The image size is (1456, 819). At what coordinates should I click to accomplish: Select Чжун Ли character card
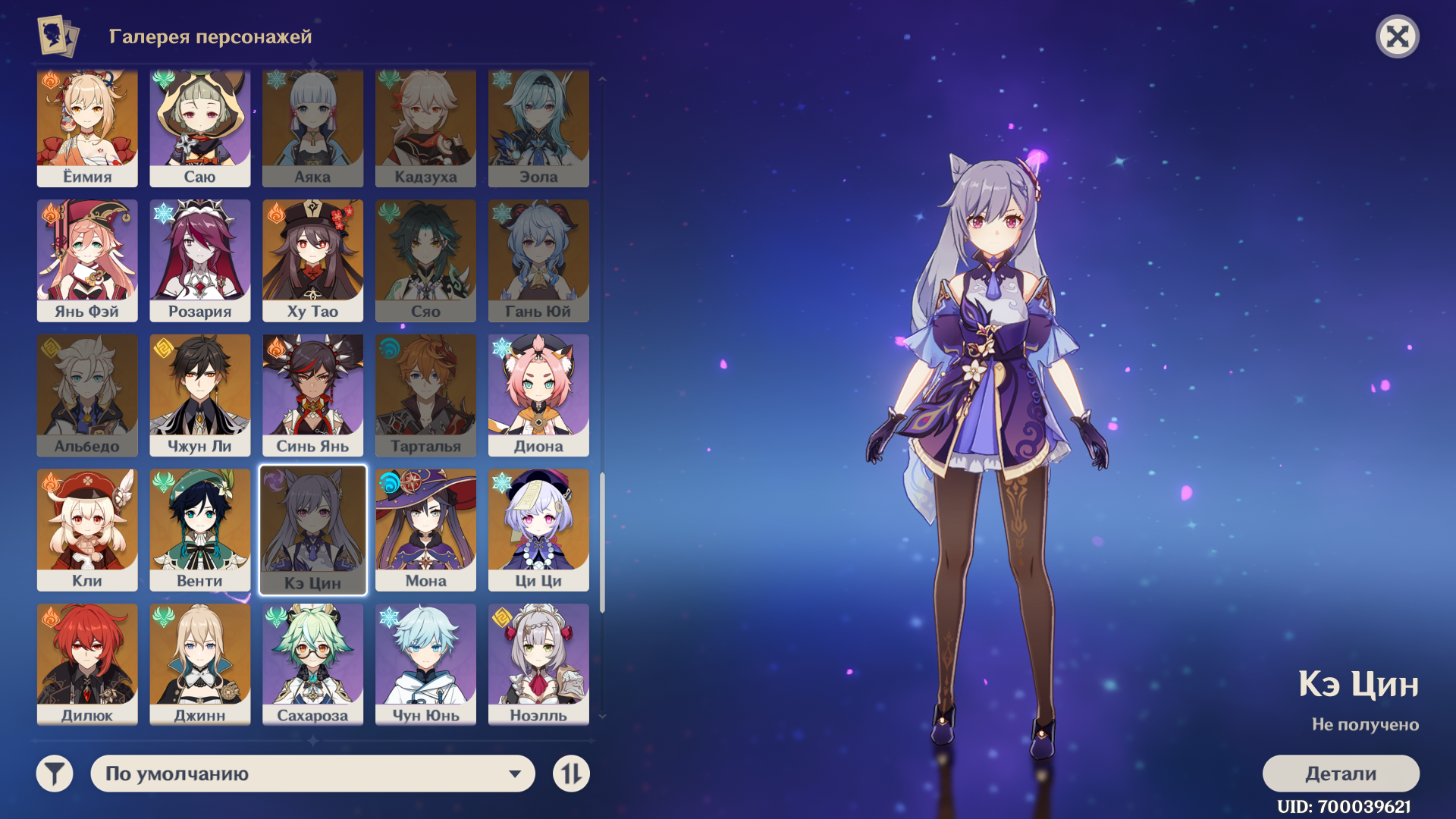click(199, 394)
